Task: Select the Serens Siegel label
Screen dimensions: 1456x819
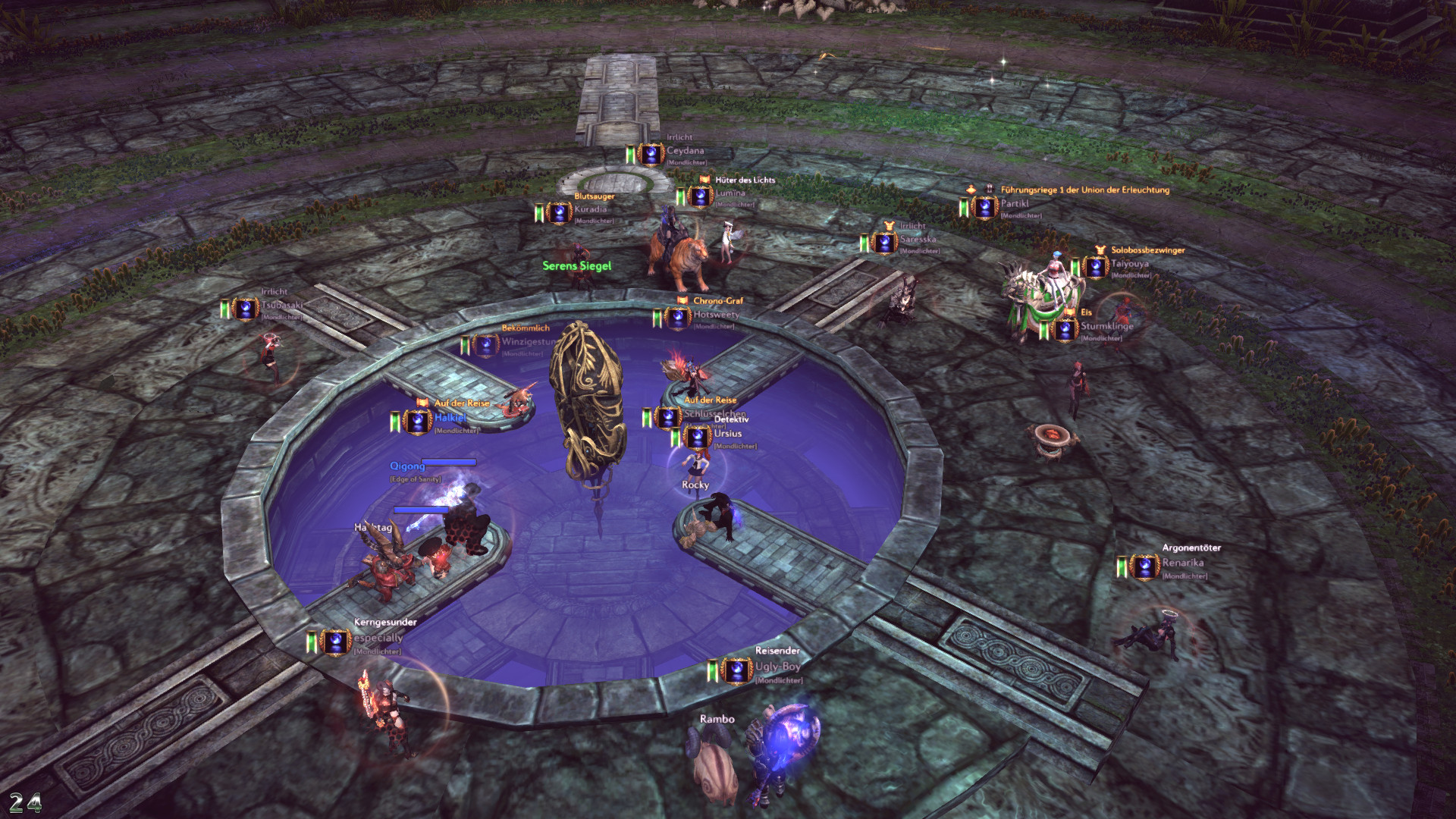Action: tap(576, 266)
